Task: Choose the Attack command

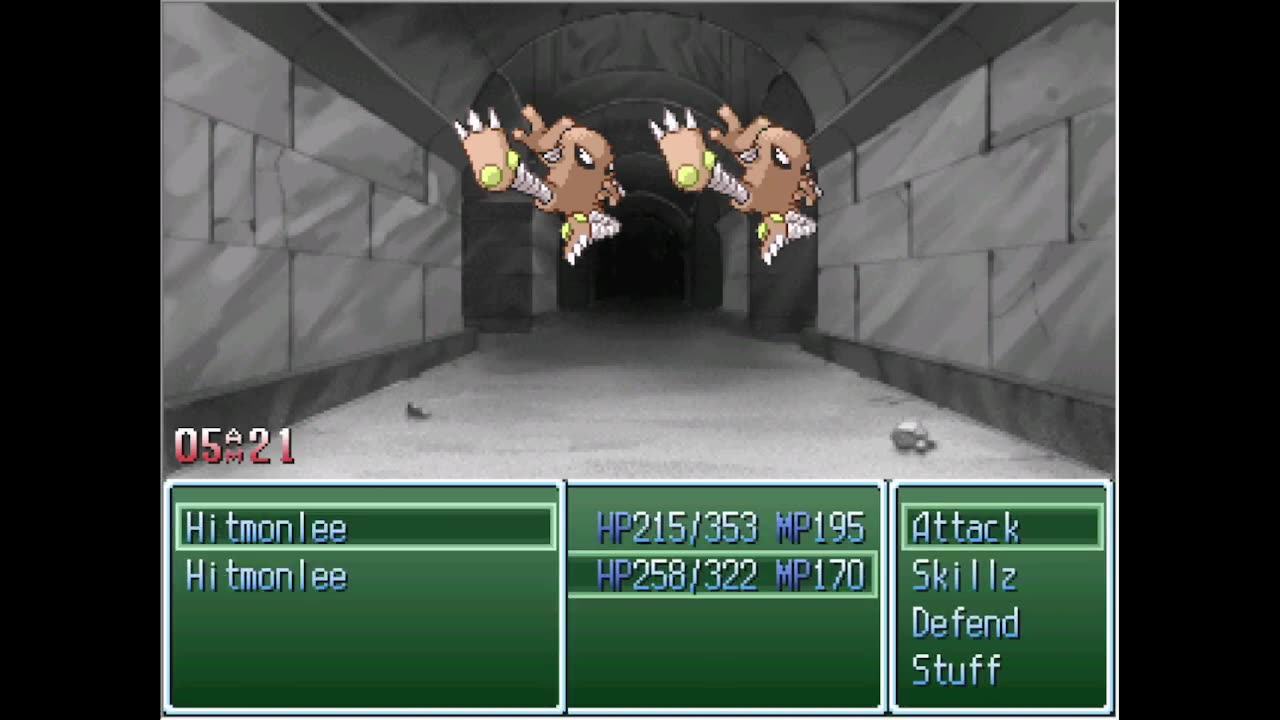Action: point(966,528)
